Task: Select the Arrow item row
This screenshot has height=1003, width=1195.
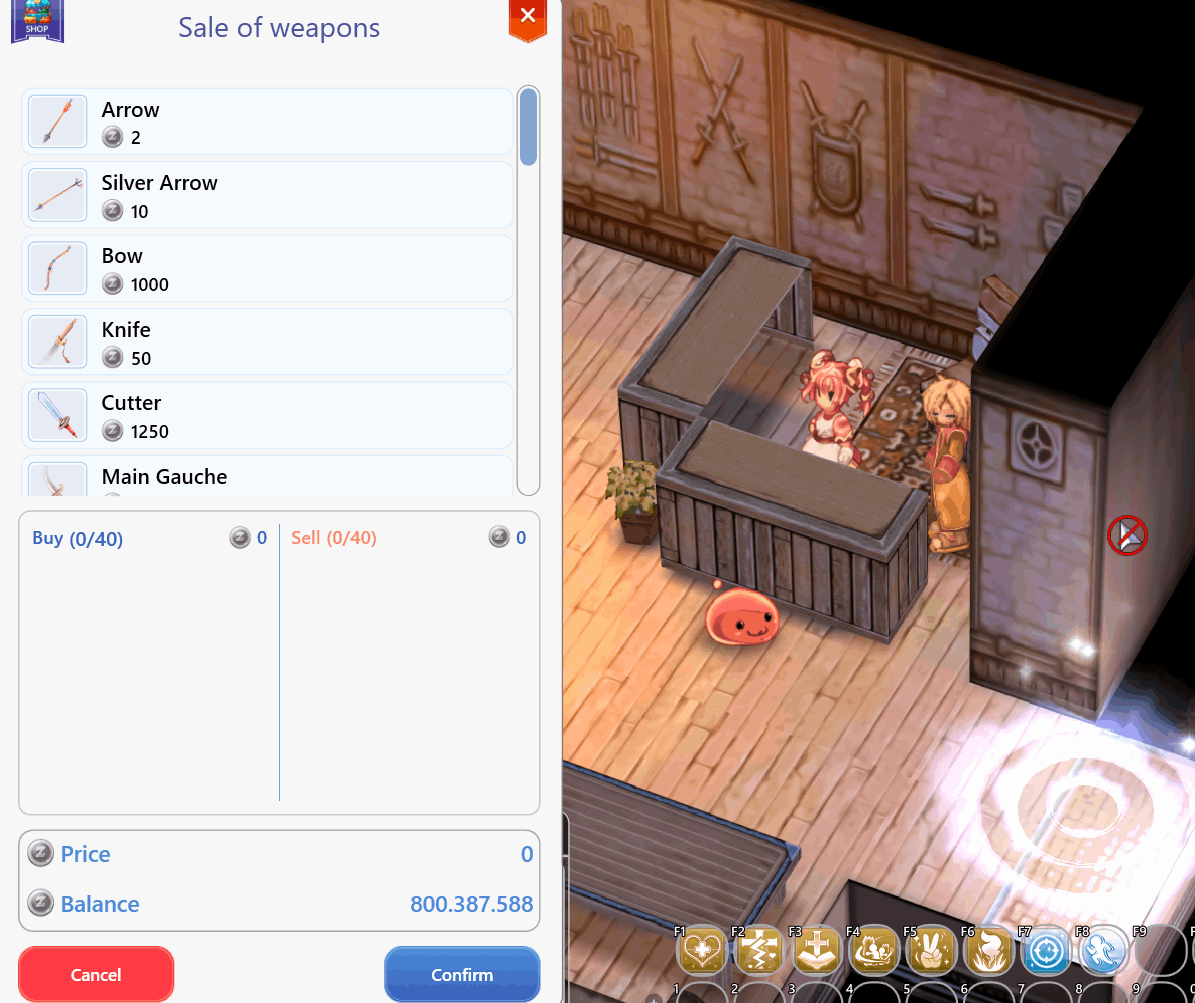Action: click(x=267, y=122)
